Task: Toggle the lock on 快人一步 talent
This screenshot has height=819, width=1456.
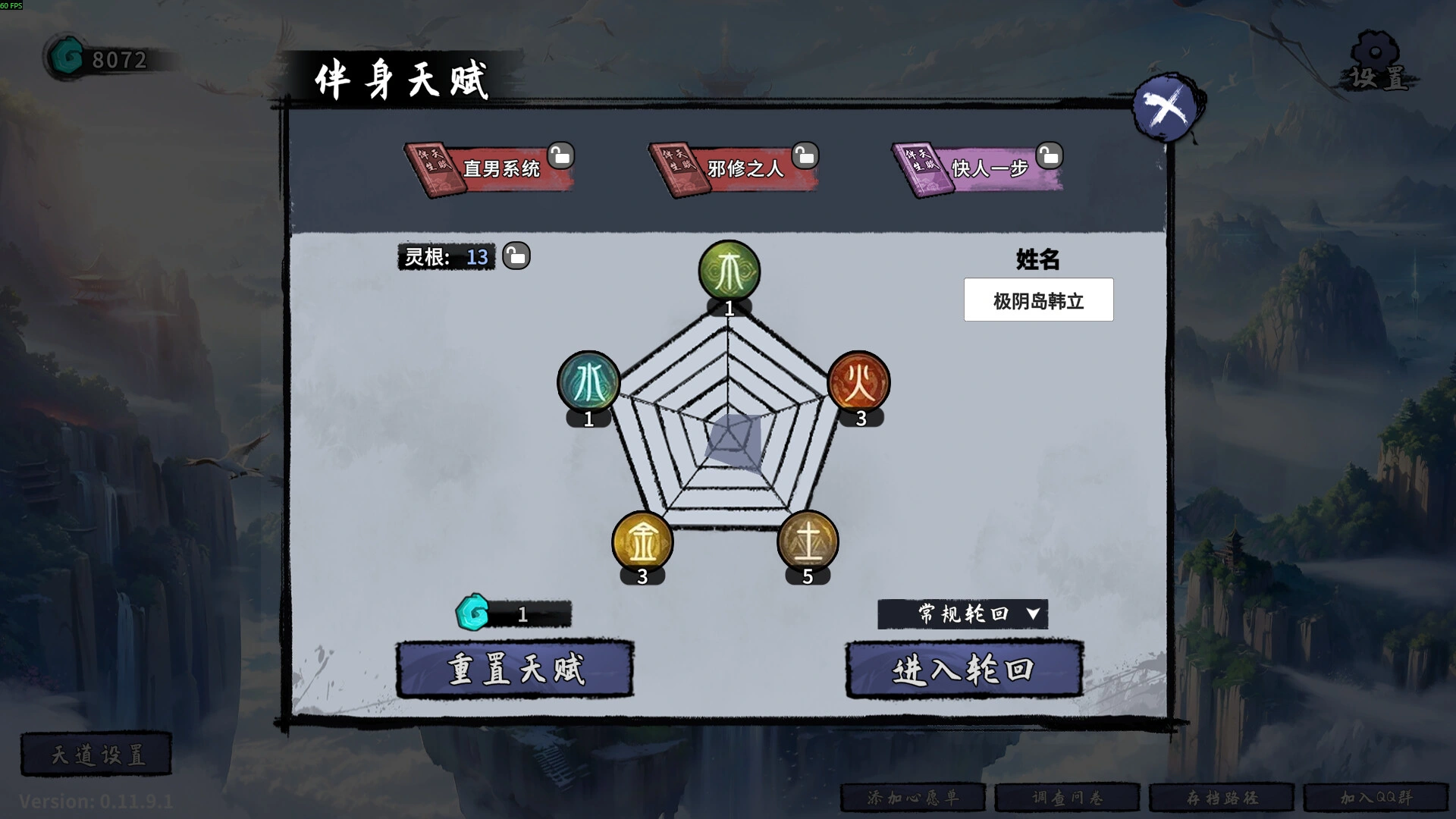Action: point(1049,156)
